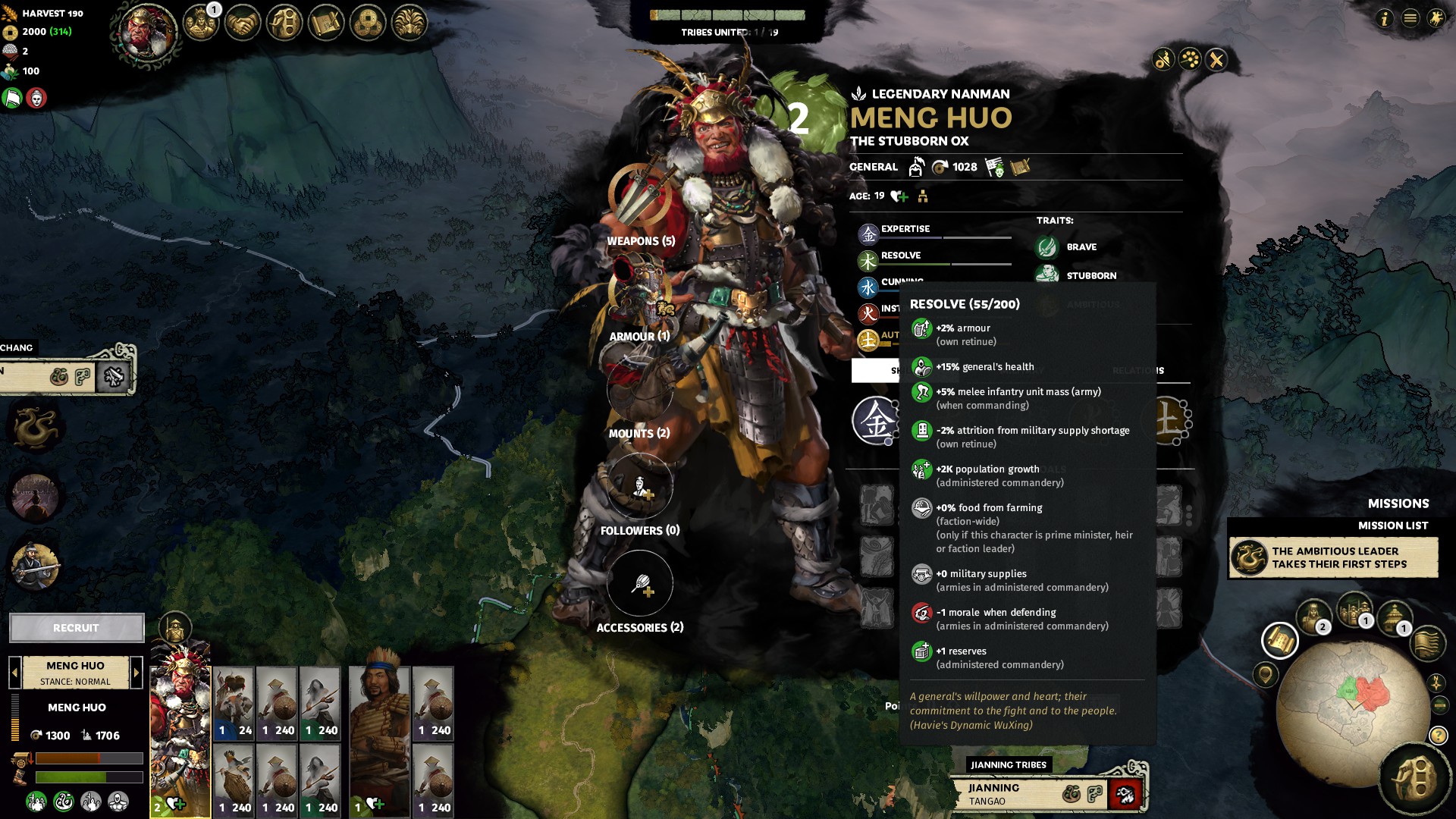1456x819 pixels.
Task: Click the Recruit button
Action: 77,628
